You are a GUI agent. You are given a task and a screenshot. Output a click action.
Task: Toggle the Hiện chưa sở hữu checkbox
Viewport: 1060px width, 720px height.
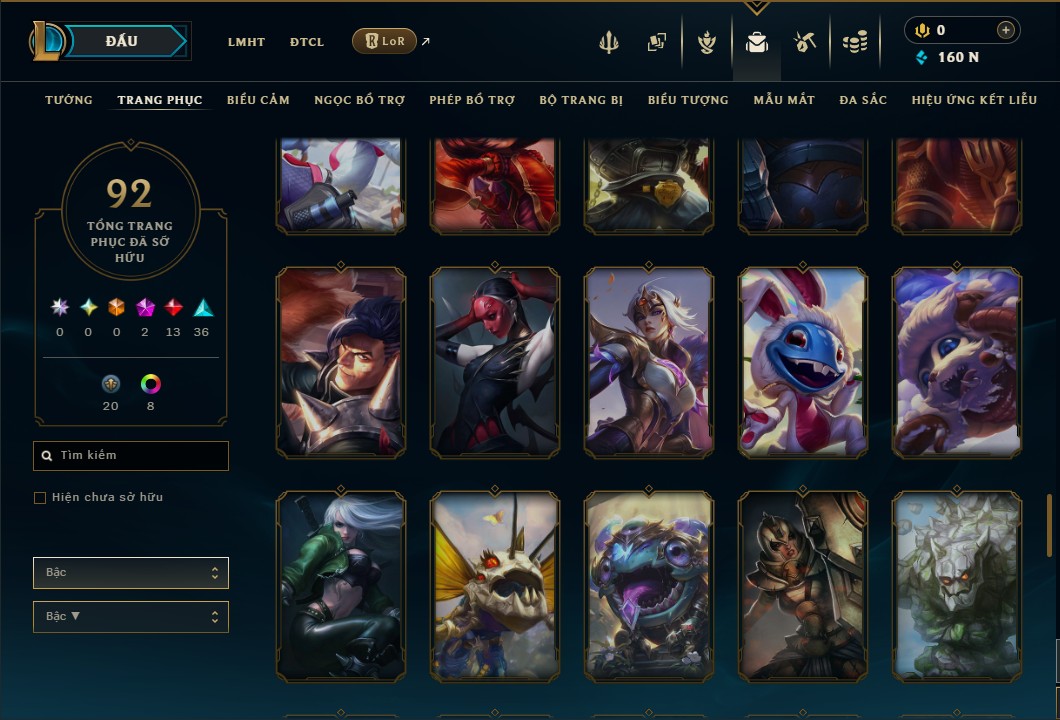click(40, 498)
